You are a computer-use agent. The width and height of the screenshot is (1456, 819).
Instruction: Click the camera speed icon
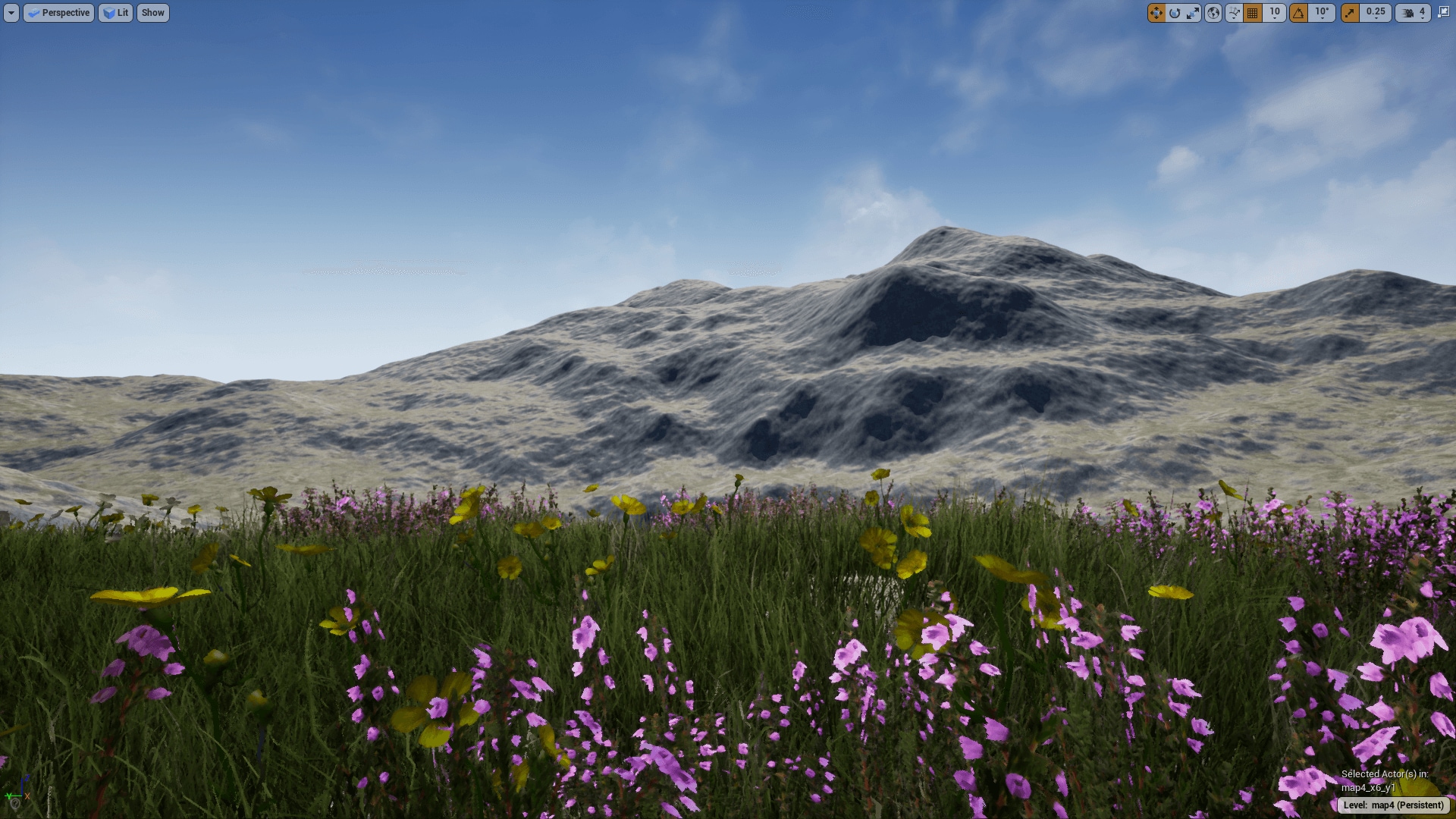[x=1407, y=12]
